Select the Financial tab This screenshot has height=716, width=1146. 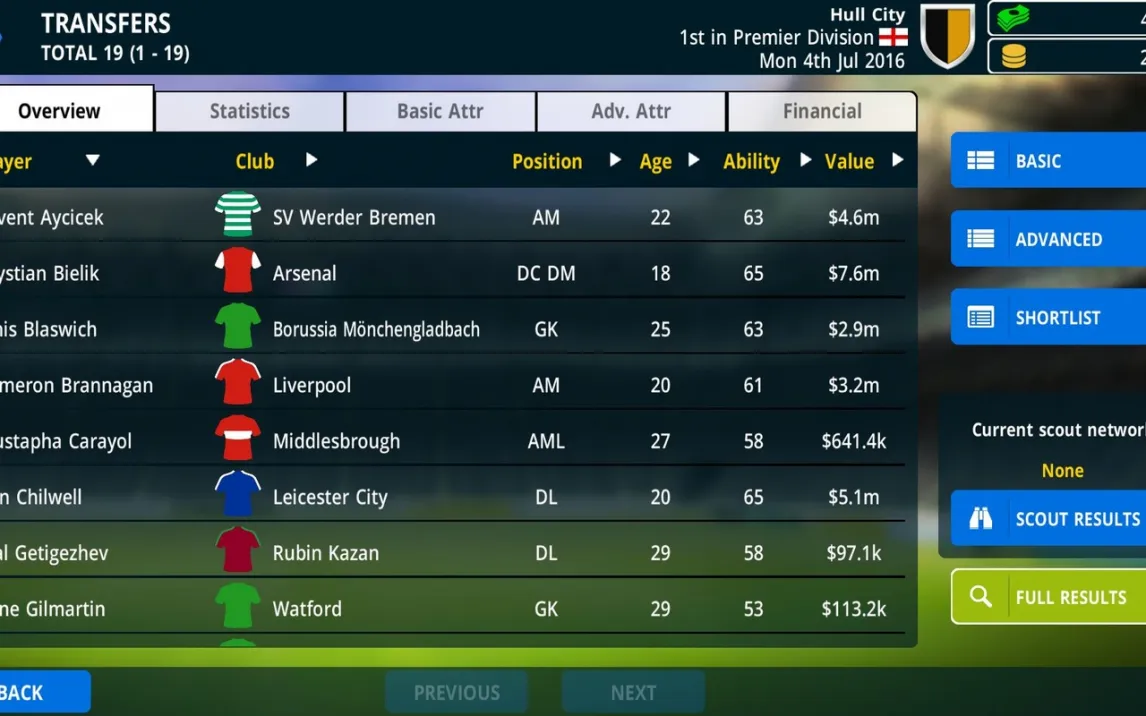(x=821, y=111)
